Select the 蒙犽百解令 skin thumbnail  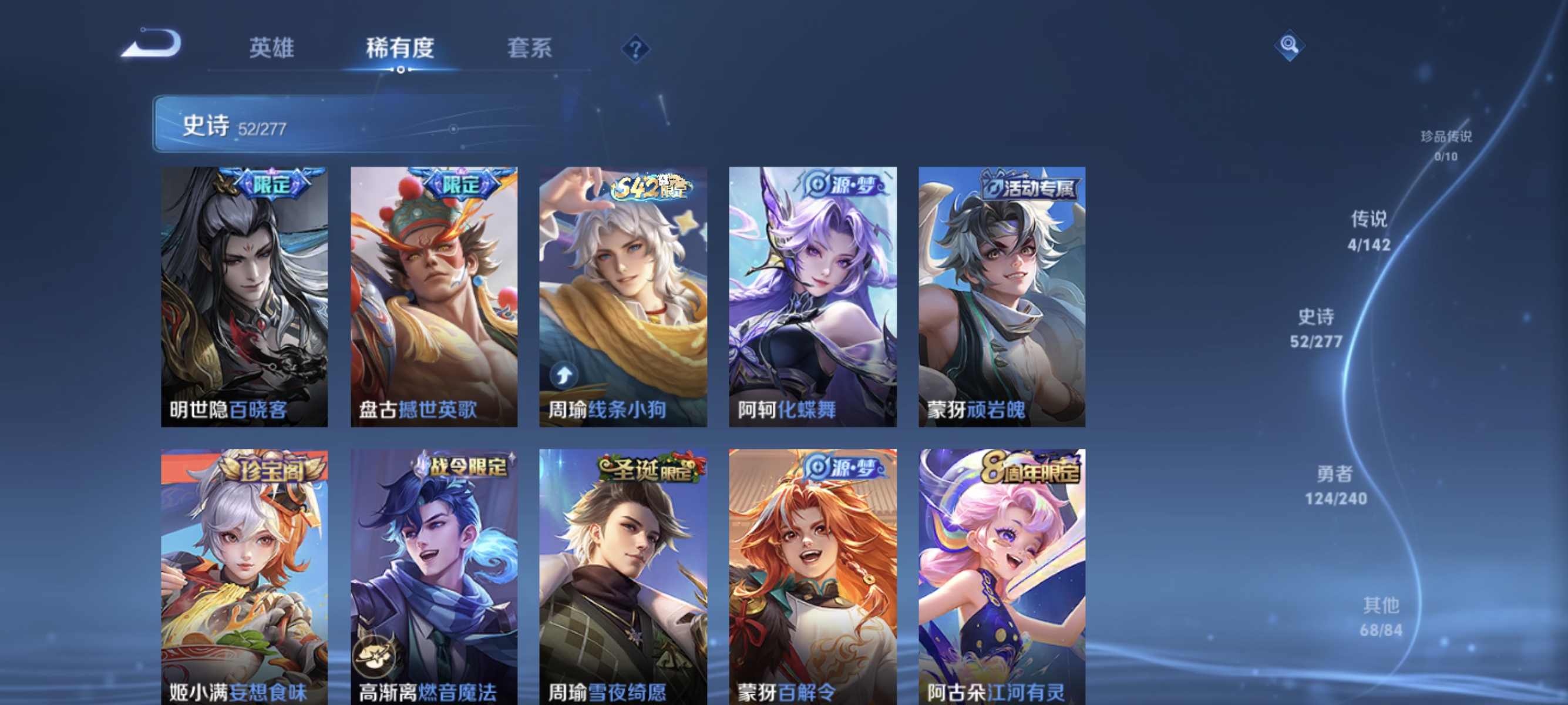click(x=813, y=578)
